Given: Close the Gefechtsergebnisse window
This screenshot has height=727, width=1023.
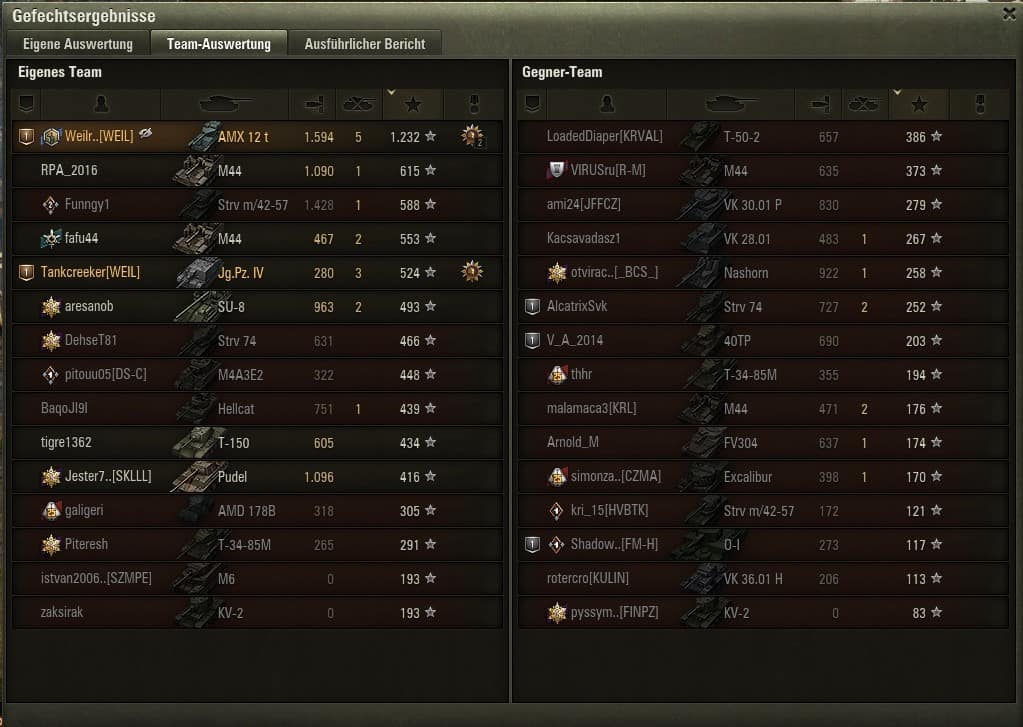Looking at the screenshot, I should click(x=1009, y=14).
